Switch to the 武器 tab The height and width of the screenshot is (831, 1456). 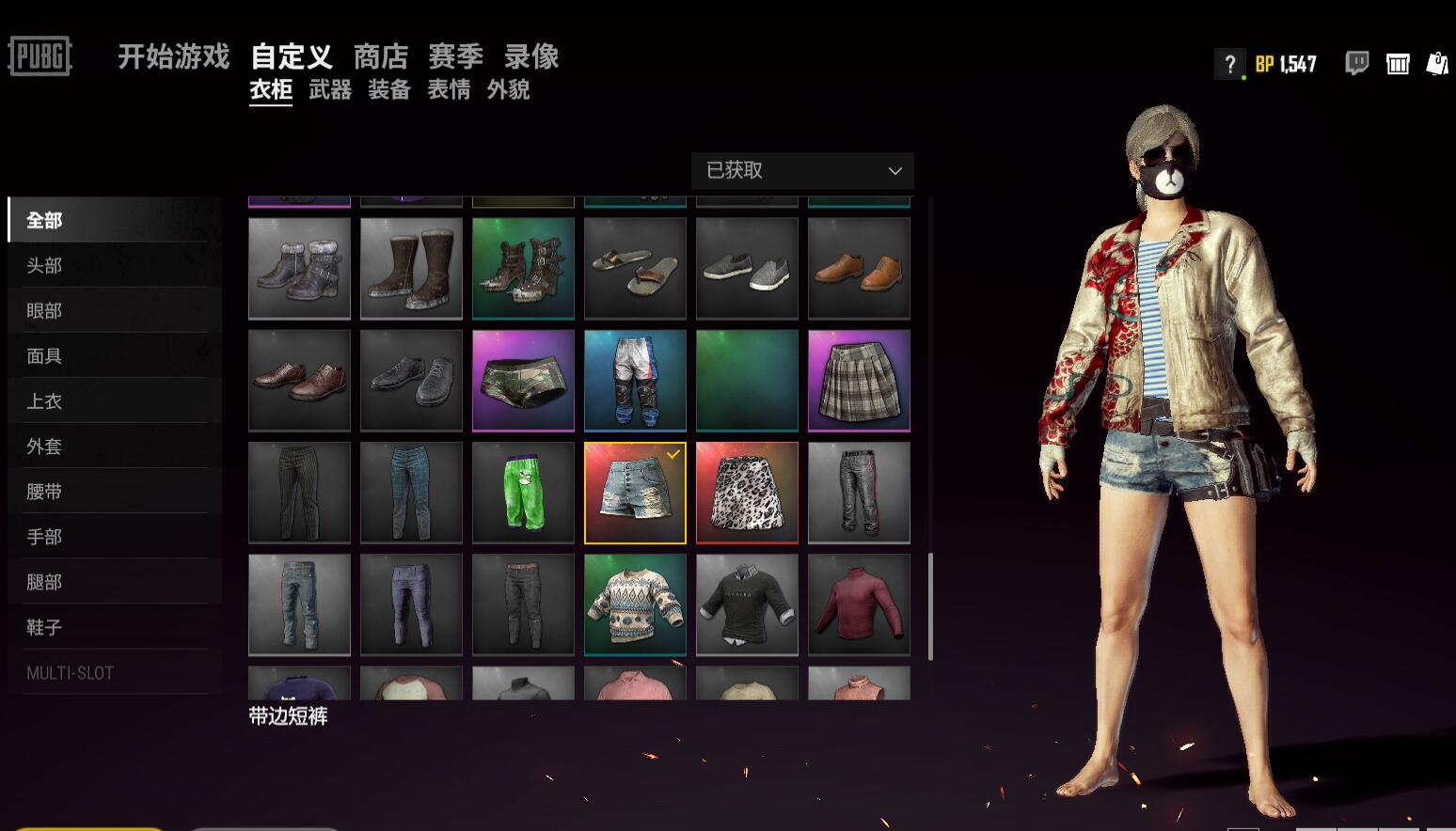click(328, 91)
